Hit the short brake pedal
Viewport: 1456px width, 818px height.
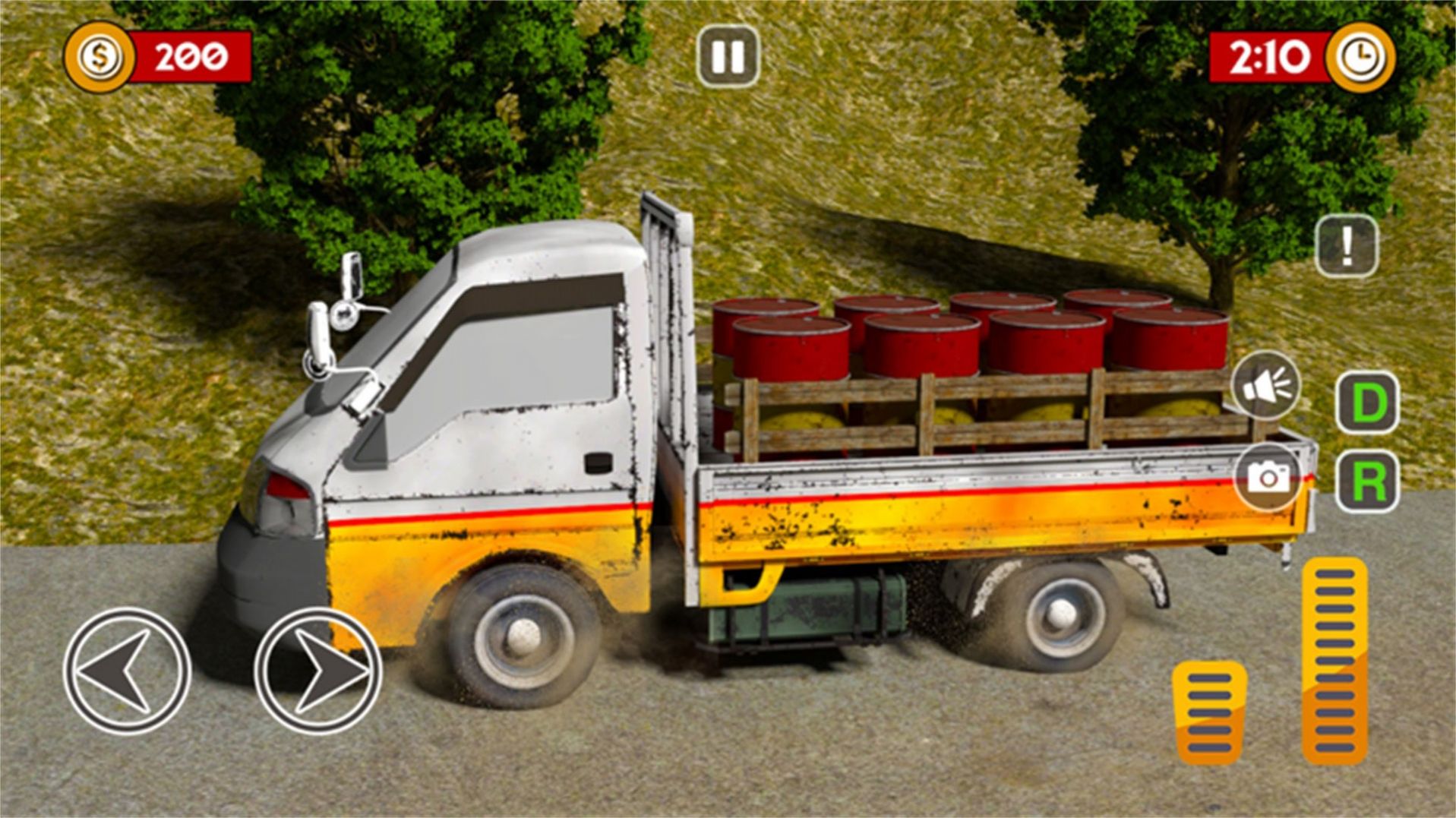(x=1209, y=712)
